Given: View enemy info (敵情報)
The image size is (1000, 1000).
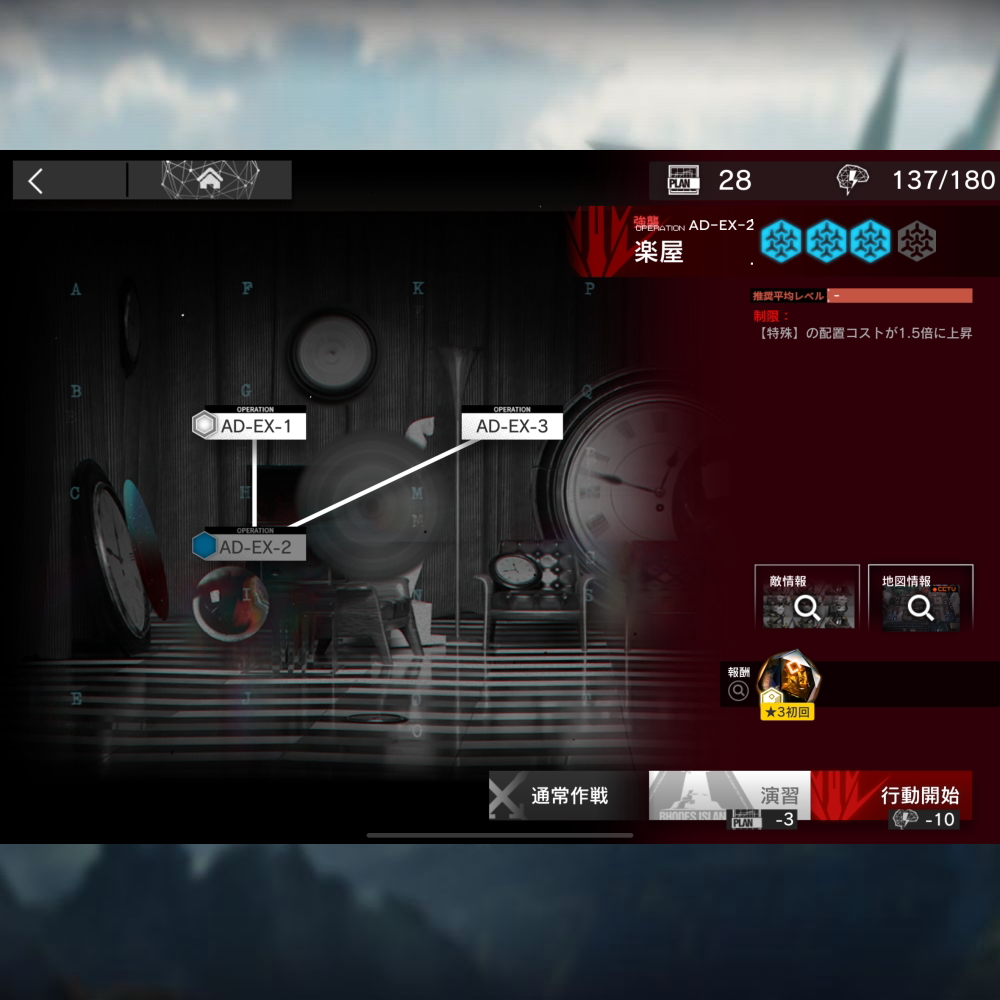Looking at the screenshot, I should click(807, 599).
